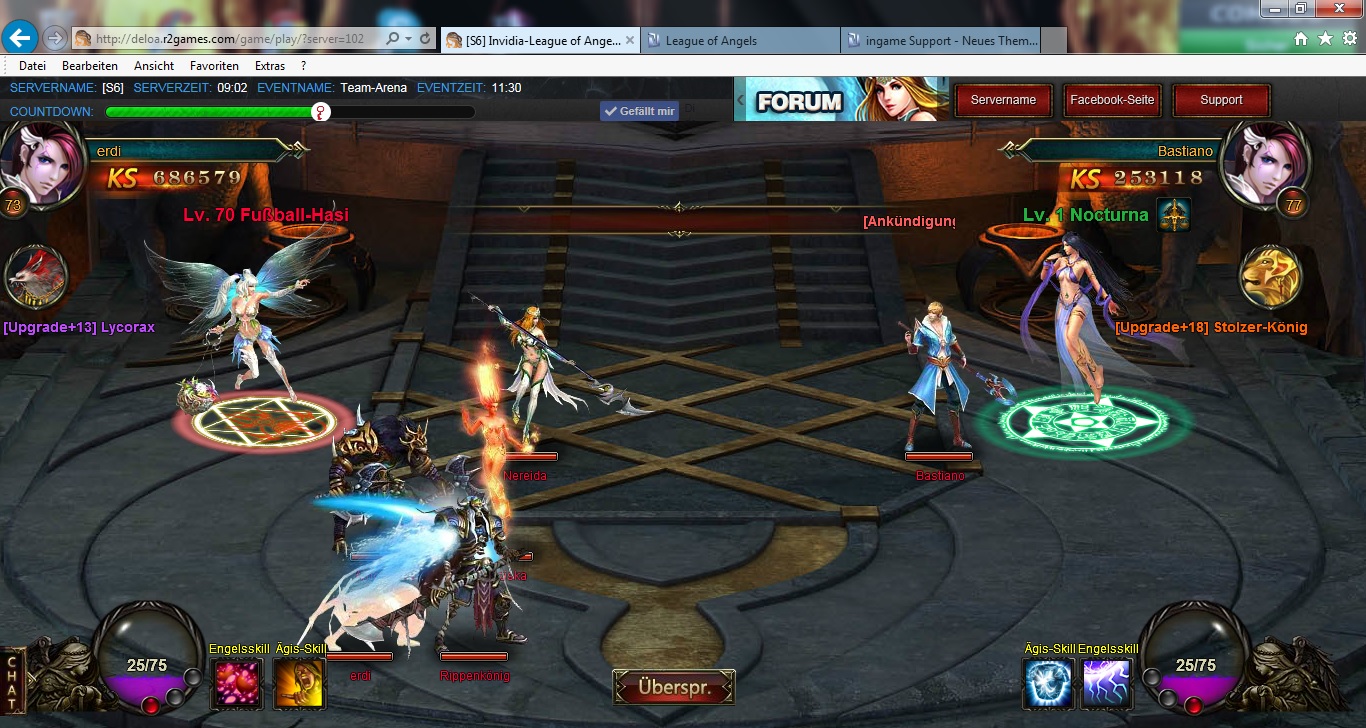Open the Servername button
This screenshot has width=1366, height=728.
pos(1003,100)
